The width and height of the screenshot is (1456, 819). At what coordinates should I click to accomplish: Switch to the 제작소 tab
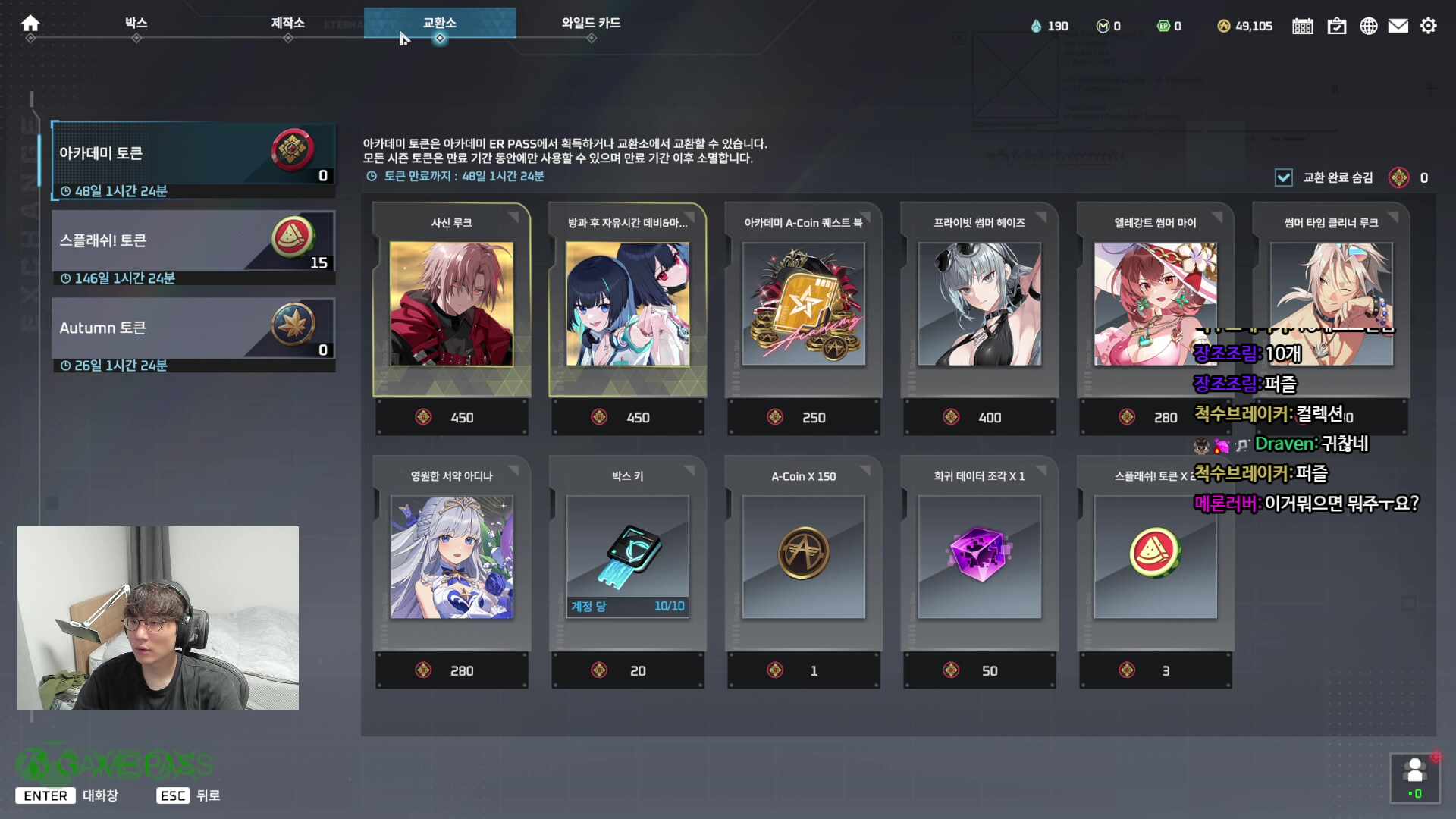pyautogui.click(x=288, y=24)
